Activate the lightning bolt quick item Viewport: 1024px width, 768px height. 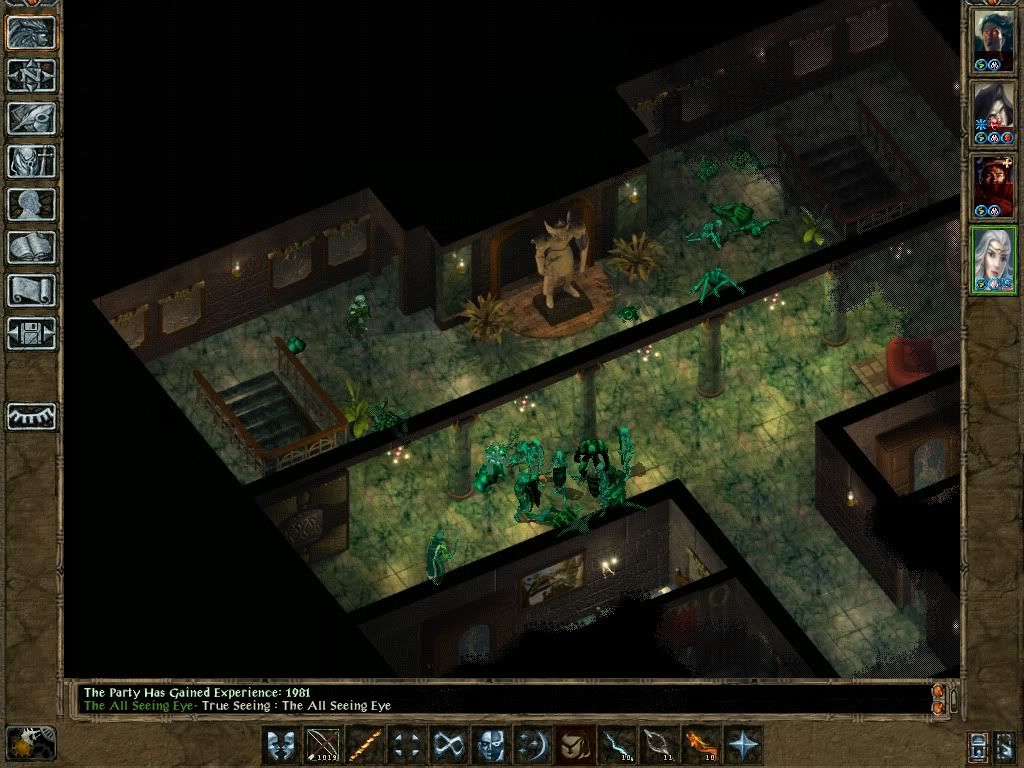click(x=614, y=745)
